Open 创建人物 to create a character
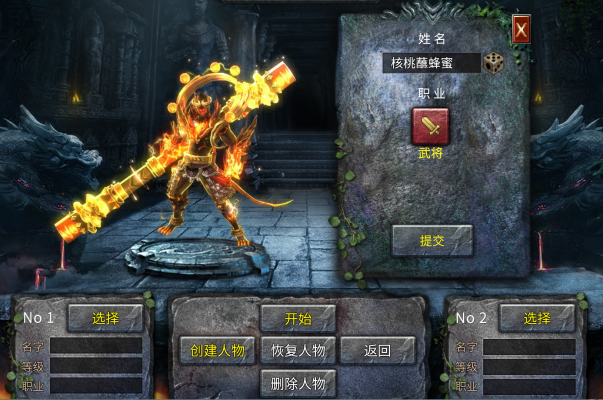The width and height of the screenshot is (603, 400). 217,350
